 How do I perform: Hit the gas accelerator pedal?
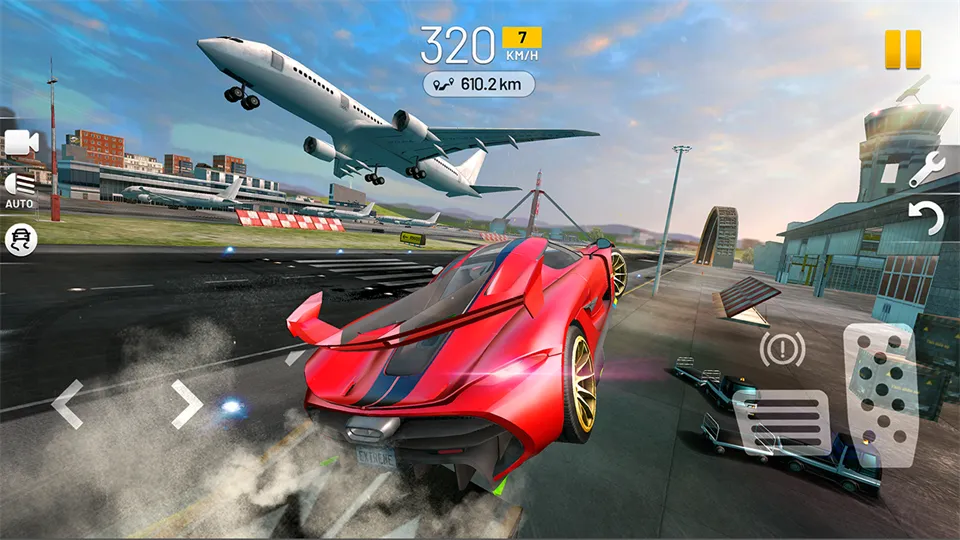click(x=880, y=393)
